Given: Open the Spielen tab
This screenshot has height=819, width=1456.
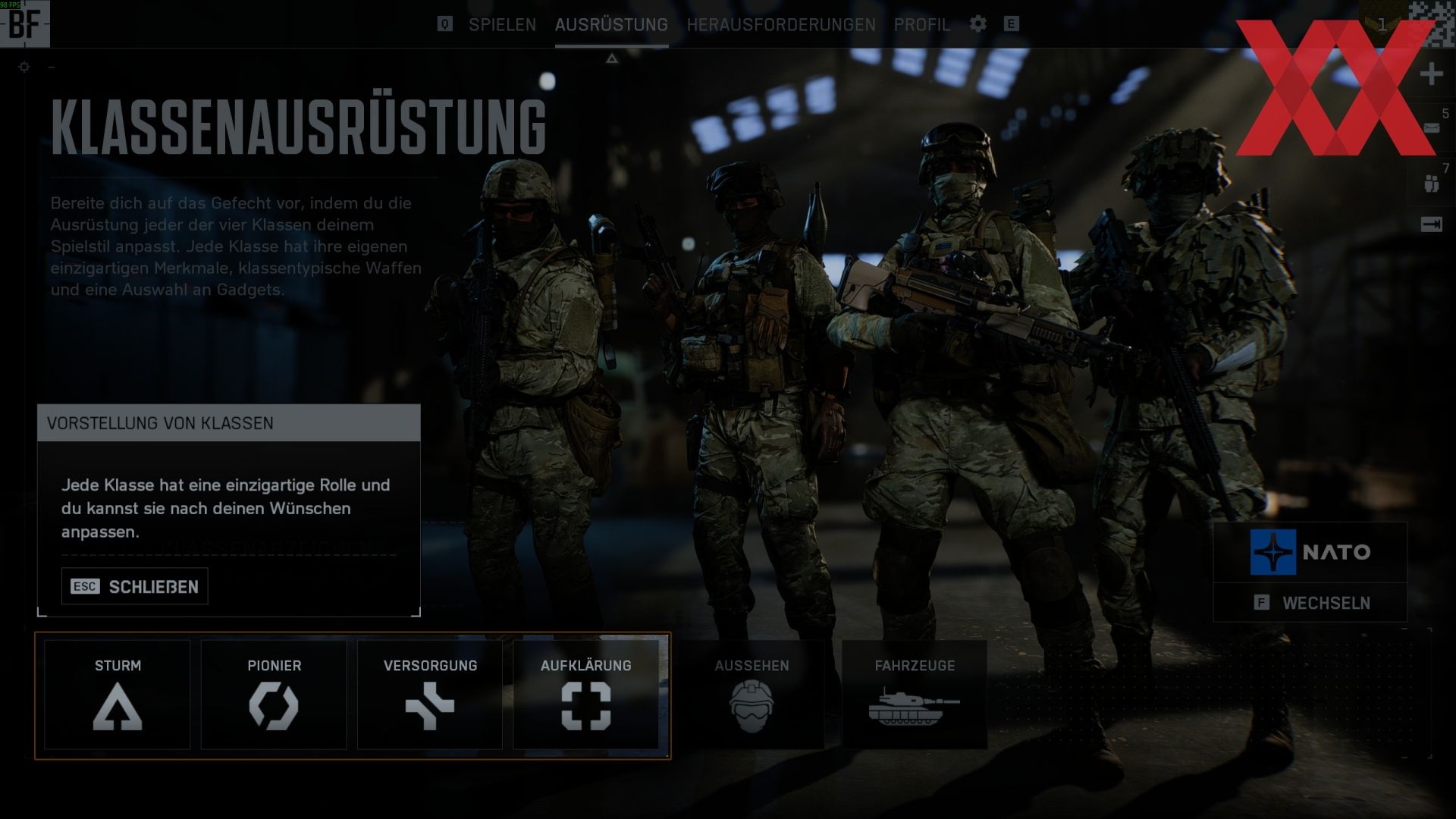Looking at the screenshot, I should pyautogui.click(x=502, y=24).
